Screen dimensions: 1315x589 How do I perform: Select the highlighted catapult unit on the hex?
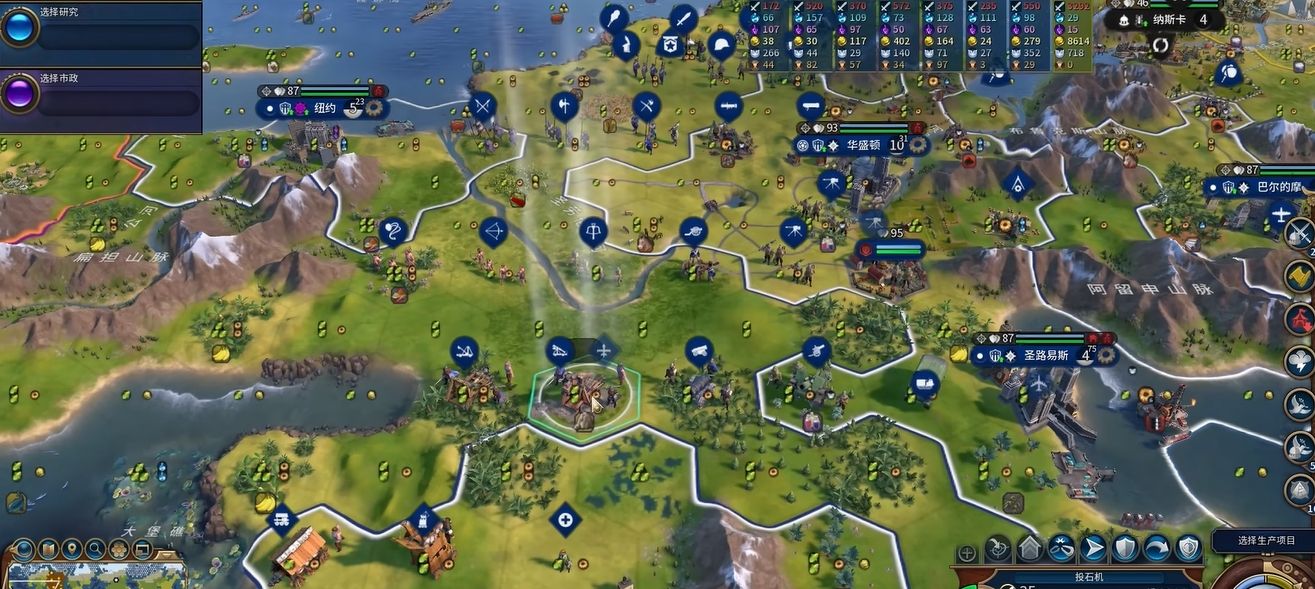pyautogui.click(x=582, y=395)
